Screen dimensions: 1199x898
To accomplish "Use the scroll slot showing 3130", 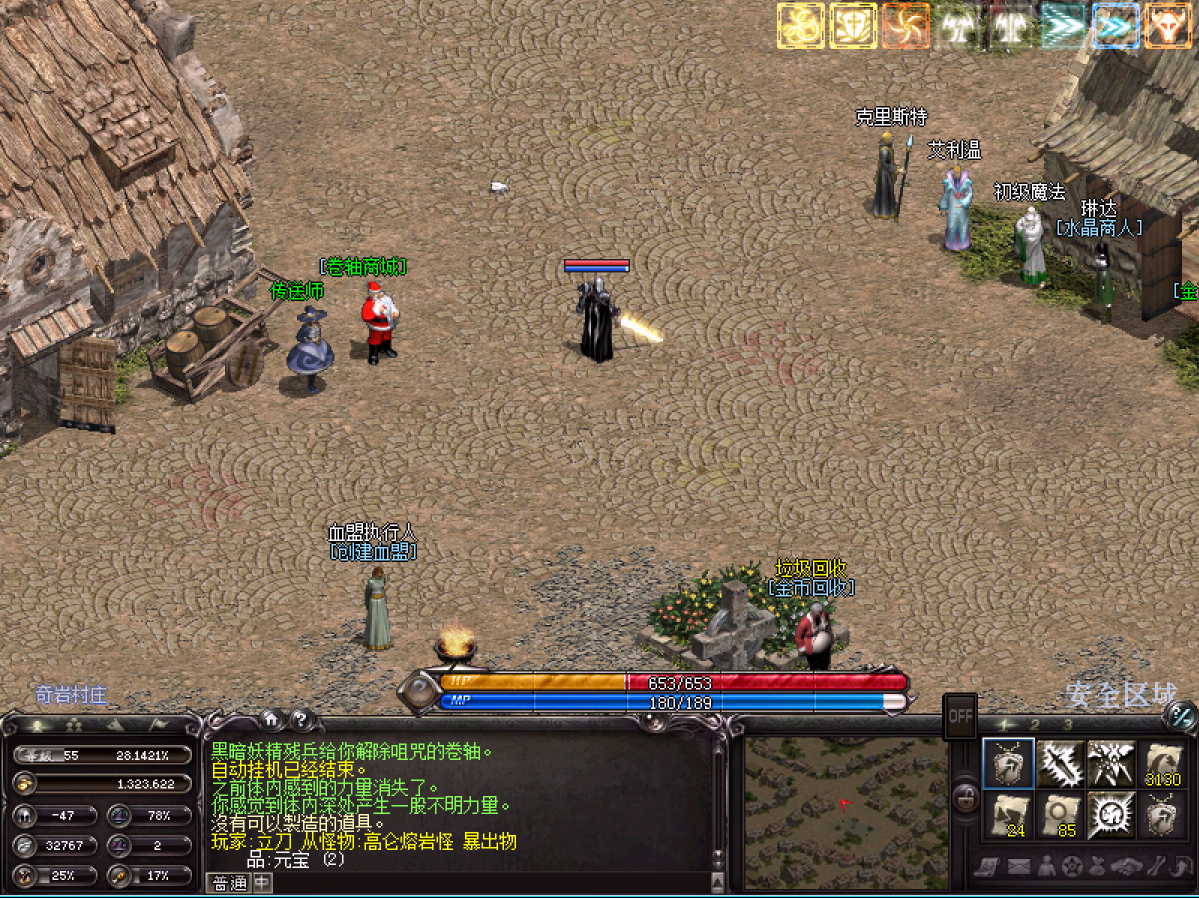I will click(x=1163, y=766).
